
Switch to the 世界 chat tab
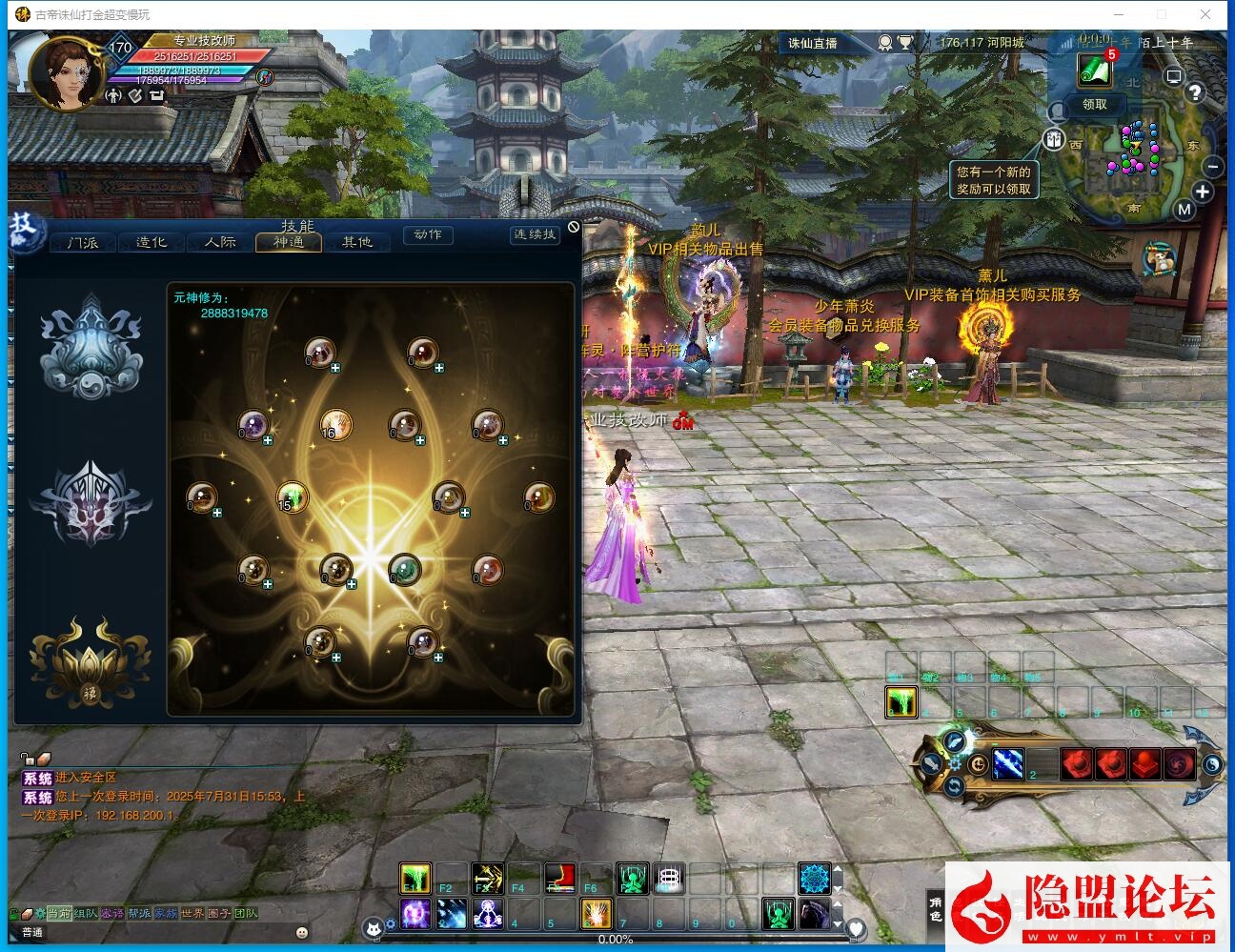click(191, 913)
